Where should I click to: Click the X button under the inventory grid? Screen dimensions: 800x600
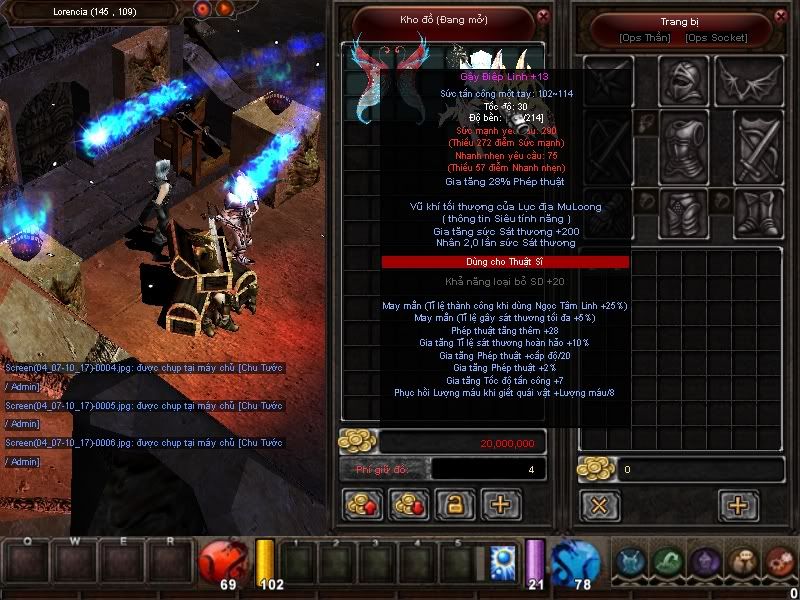pos(599,505)
